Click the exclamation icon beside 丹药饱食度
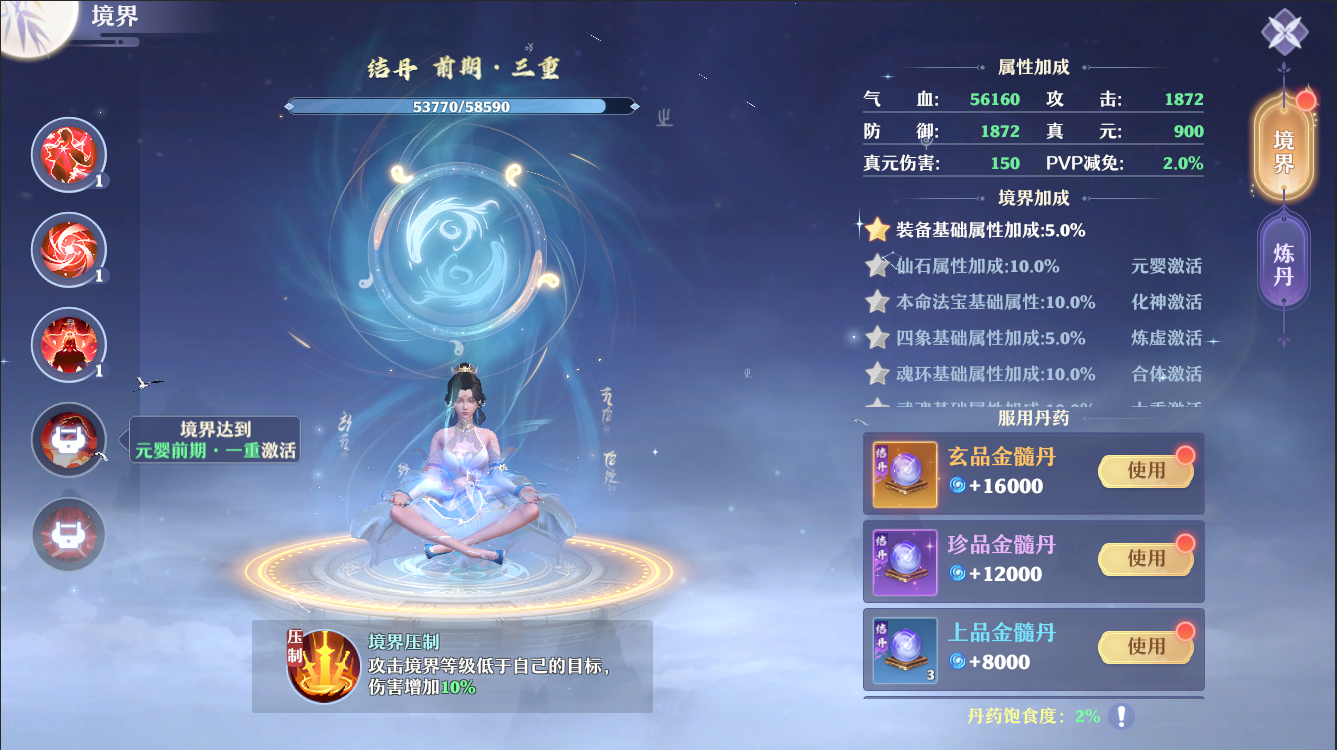This screenshot has height=750, width=1337. click(1121, 716)
